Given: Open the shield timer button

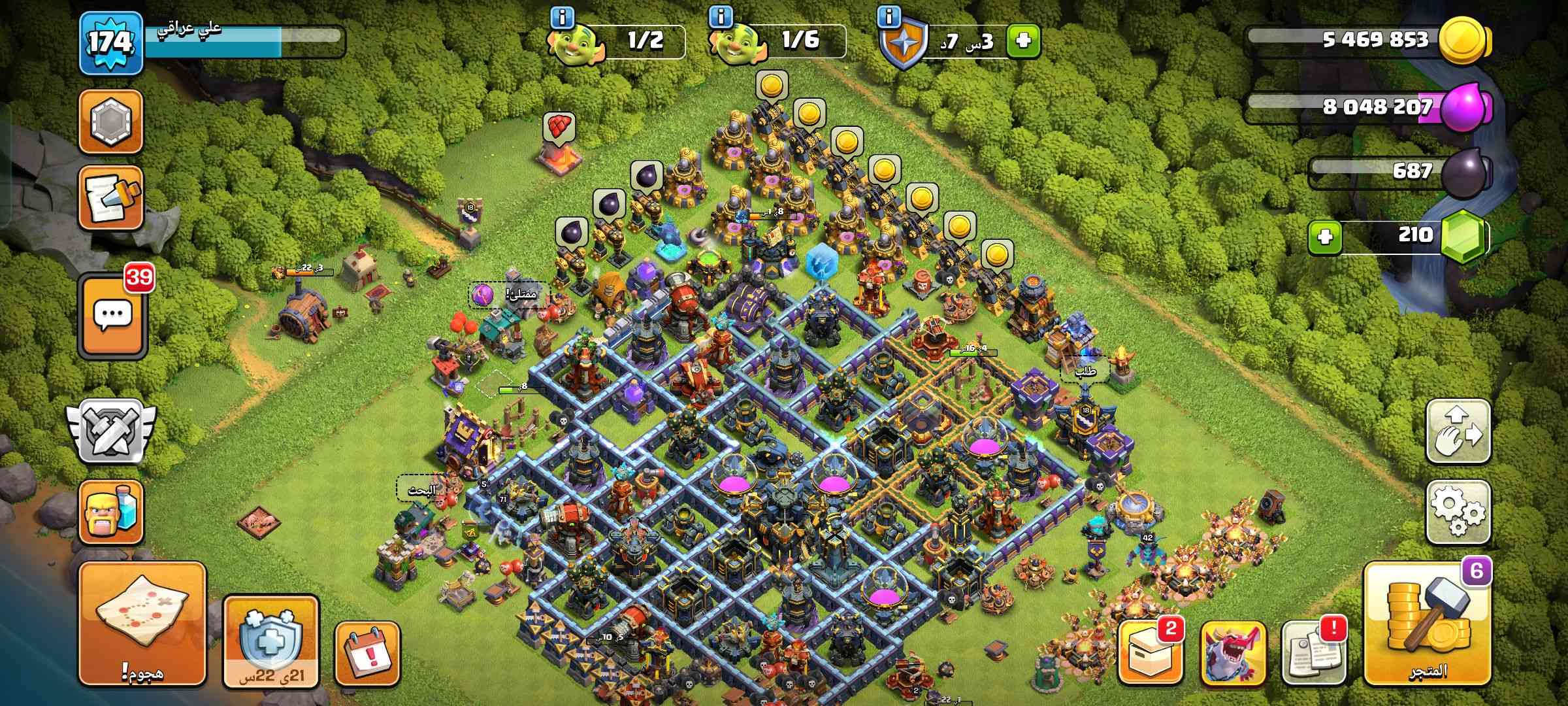Looking at the screenshot, I should tap(271, 642).
